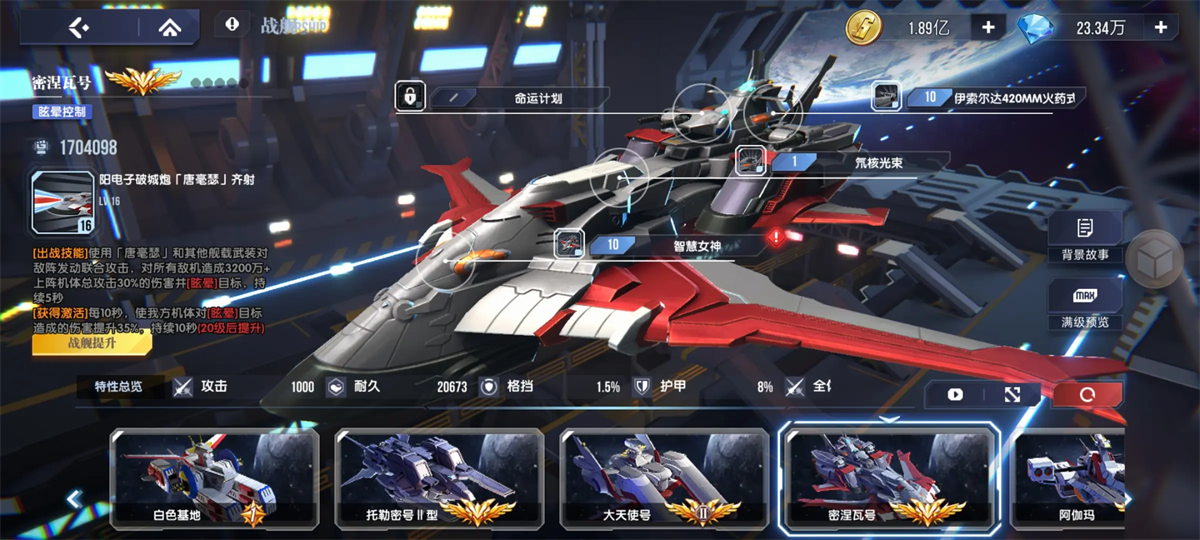The height and width of the screenshot is (540, 1200).
Task: Return home via the double-chevron button
Action: tap(162, 27)
